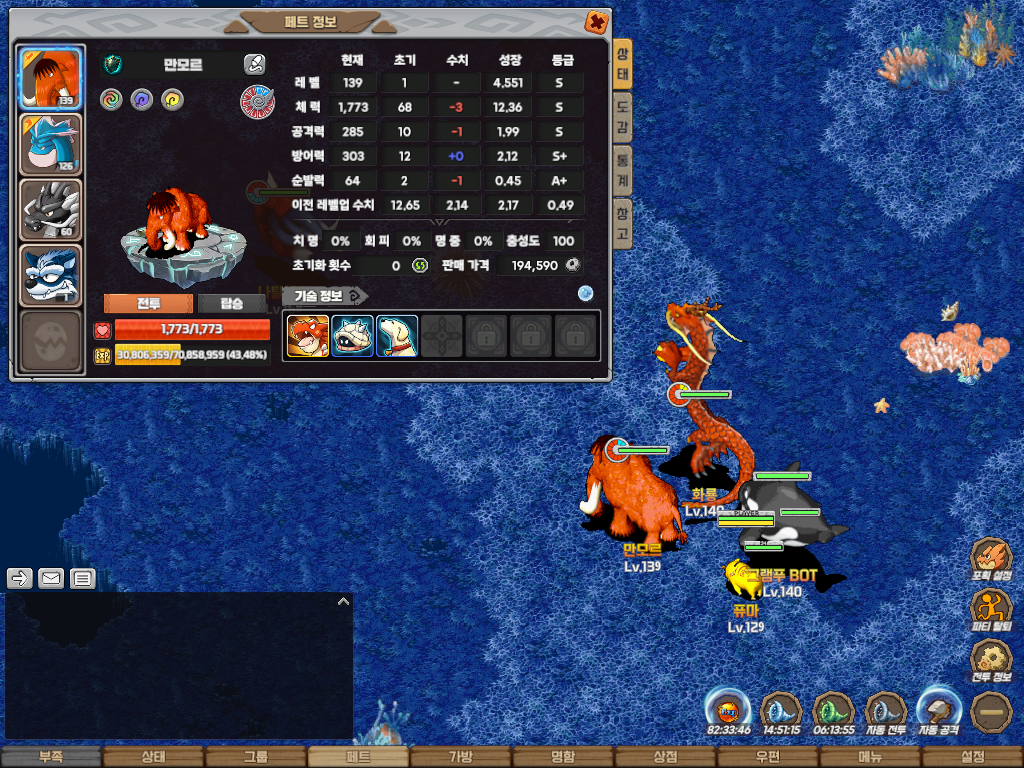1024x768 pixels.
Task: Open 설정 settings in bottom bar
Action: coord(972,757)
